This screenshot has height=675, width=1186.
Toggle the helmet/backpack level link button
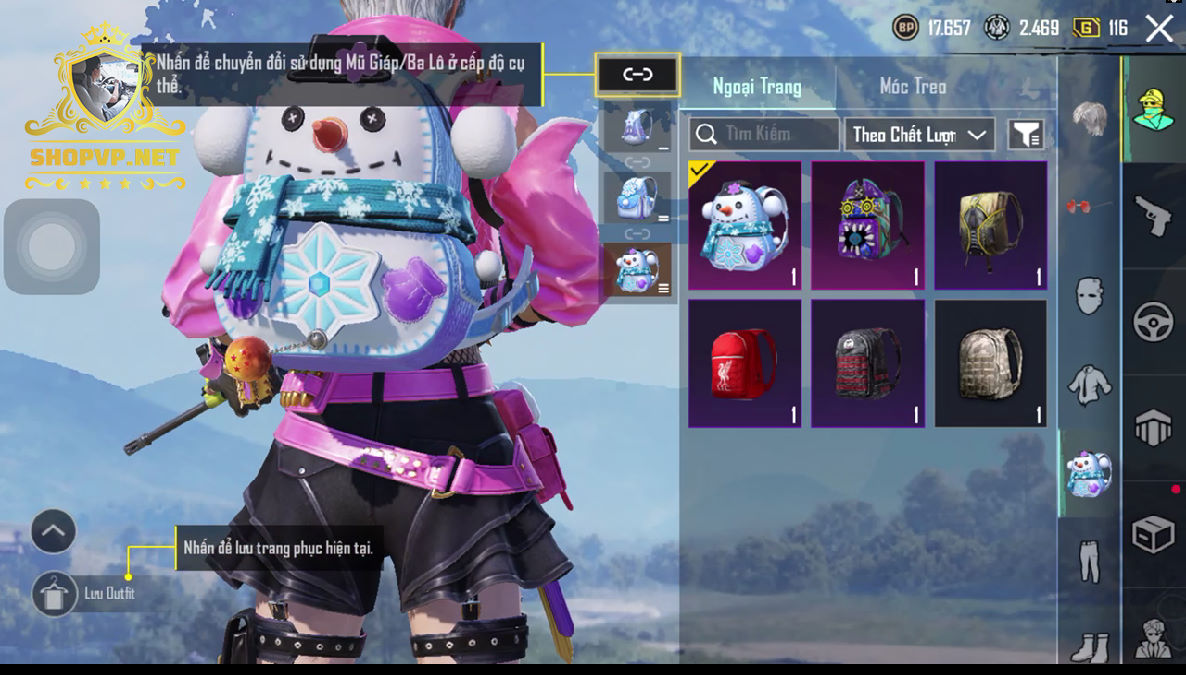(637, 75)
